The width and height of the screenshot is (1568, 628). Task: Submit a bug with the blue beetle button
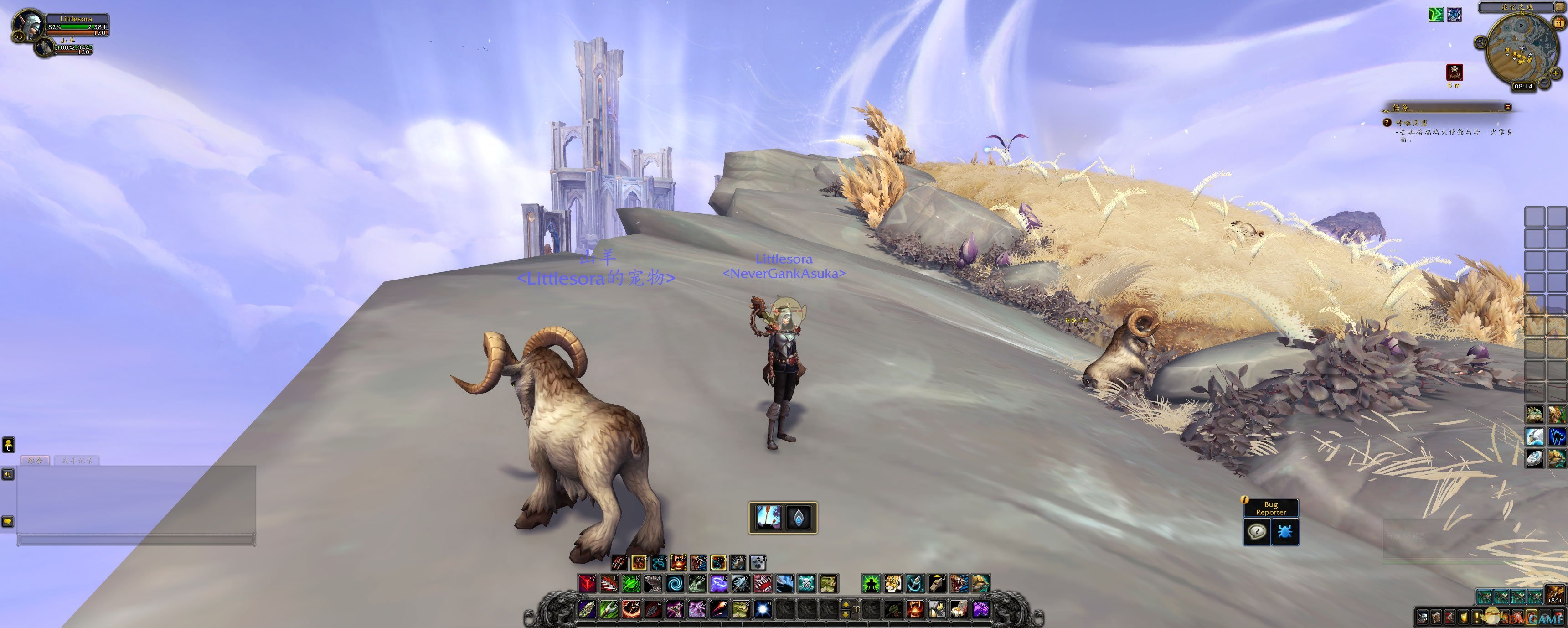[x=1284, y=532]
